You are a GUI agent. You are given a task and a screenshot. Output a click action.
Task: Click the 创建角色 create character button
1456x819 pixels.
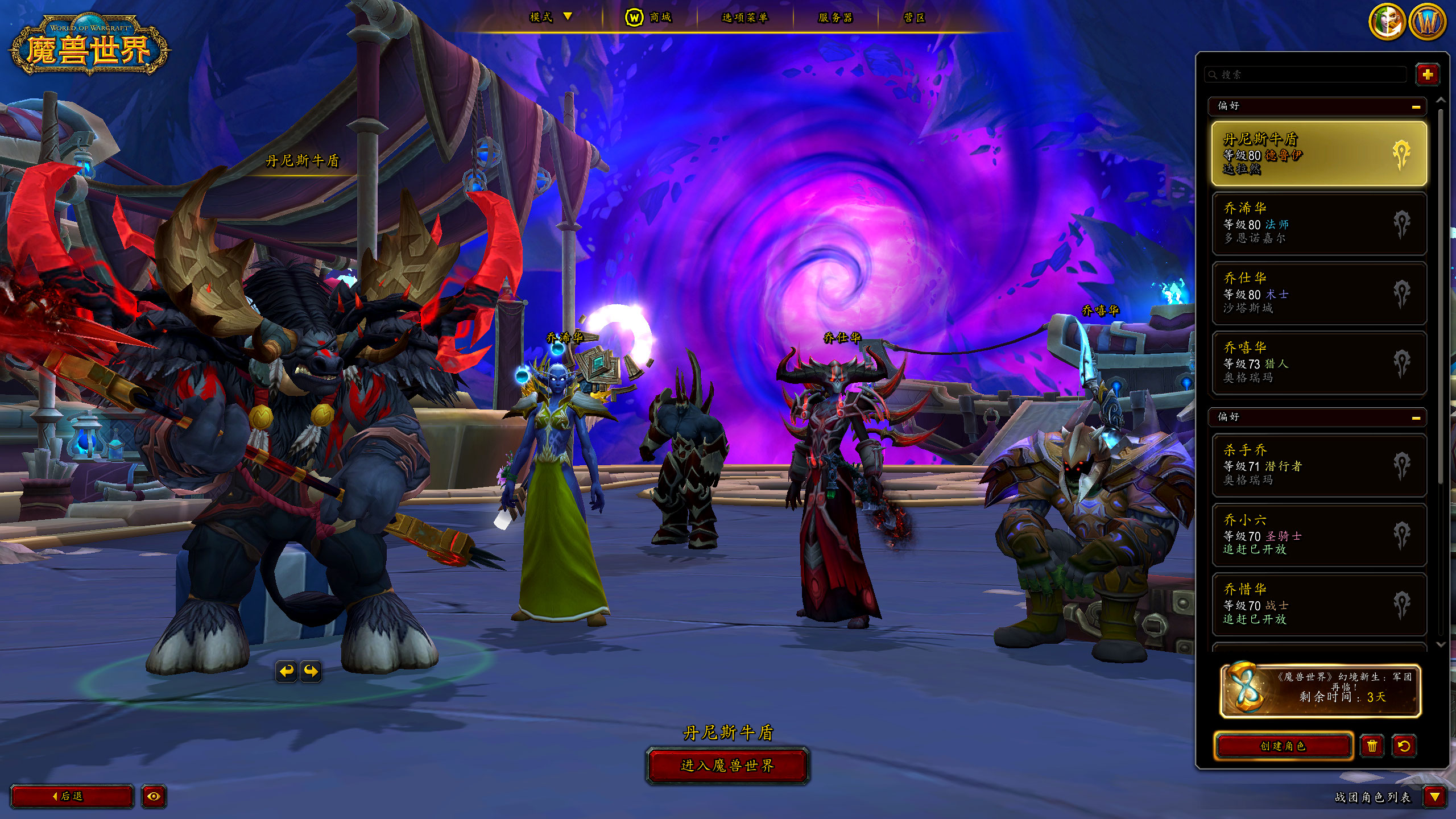[1283, 746]
